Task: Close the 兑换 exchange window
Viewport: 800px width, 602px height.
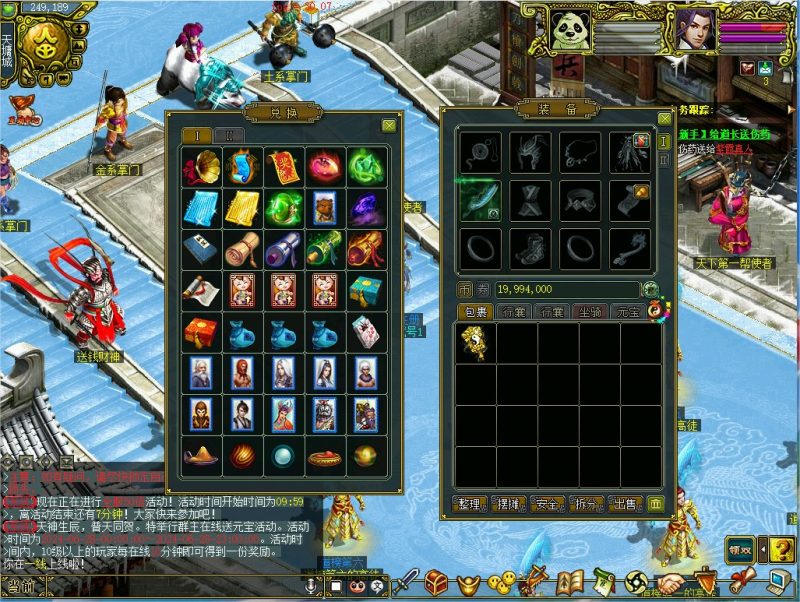Action: click(388, 126)
